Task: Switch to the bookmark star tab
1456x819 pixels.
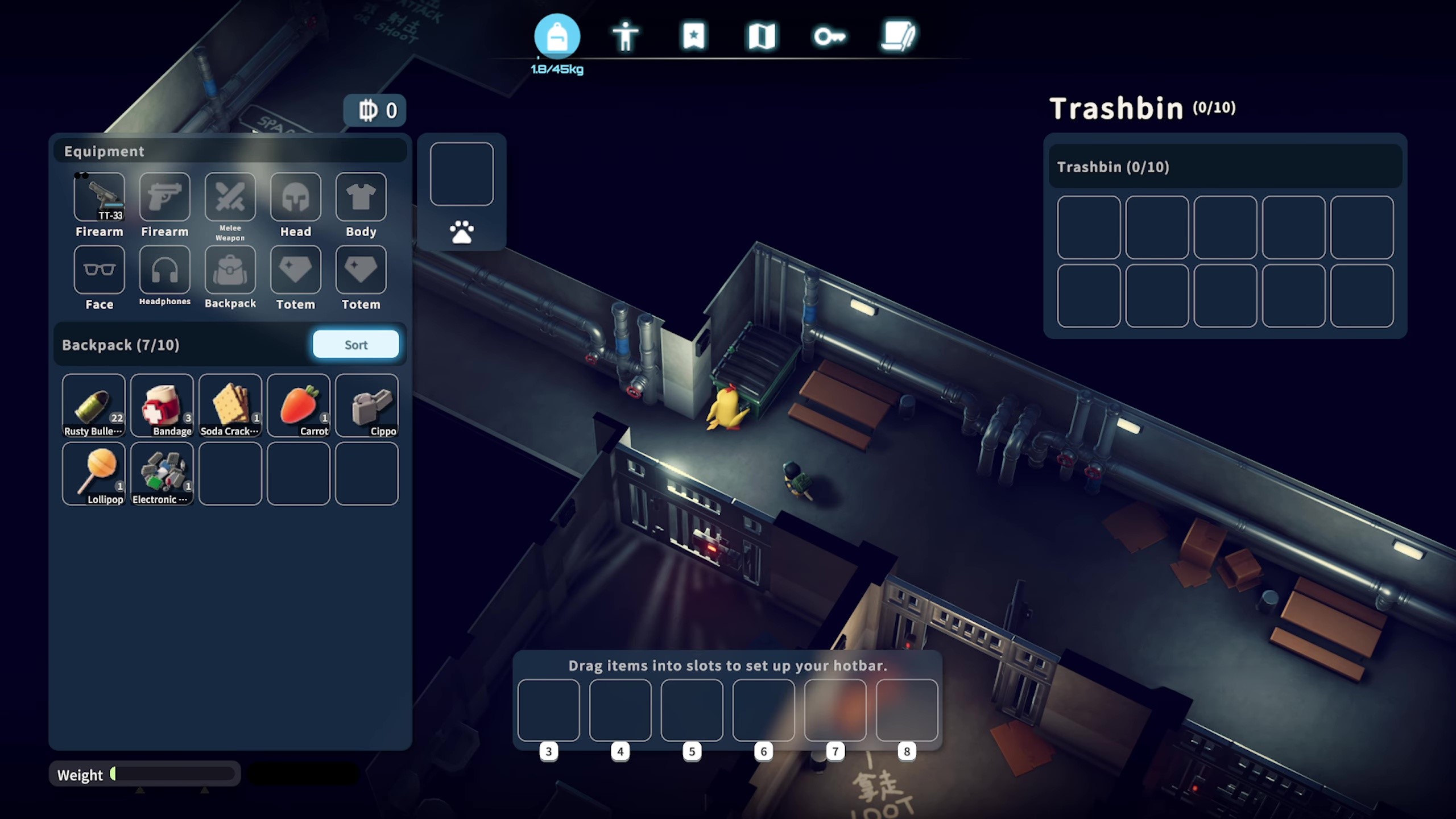Action: tap(694, 37)
